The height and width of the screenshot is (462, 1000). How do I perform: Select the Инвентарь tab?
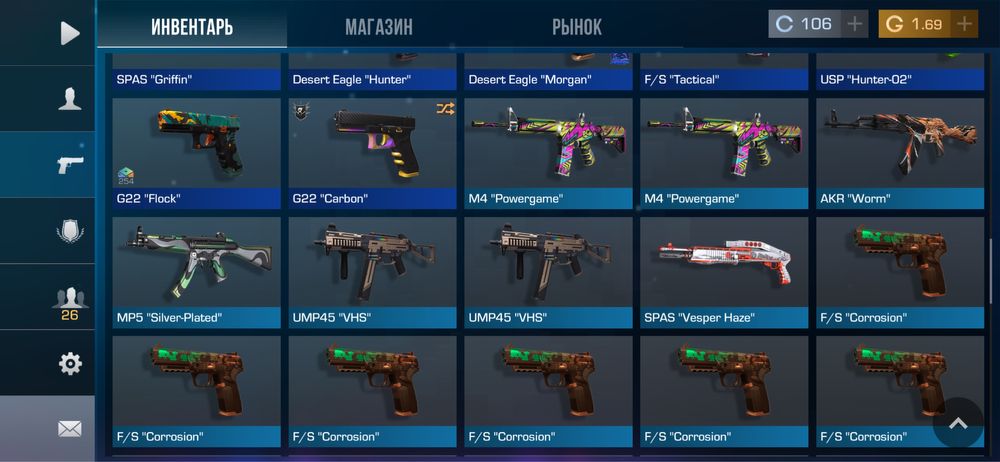click(192, 27)
